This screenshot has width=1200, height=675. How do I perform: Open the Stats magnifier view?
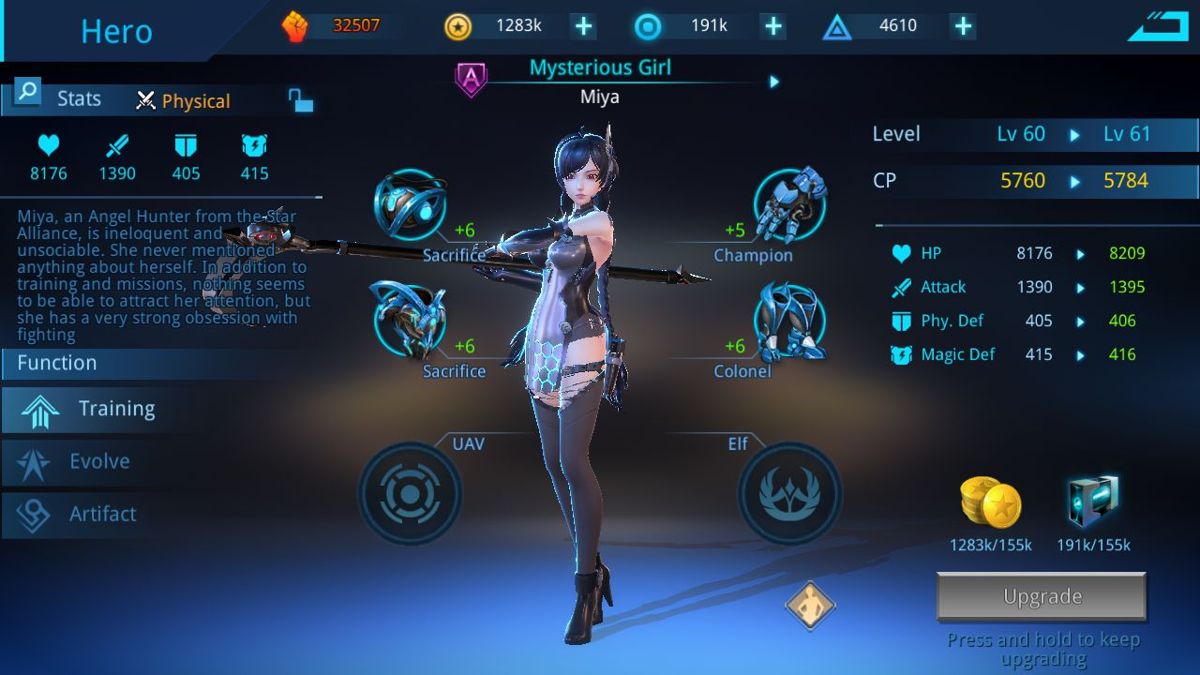[28, 94]
